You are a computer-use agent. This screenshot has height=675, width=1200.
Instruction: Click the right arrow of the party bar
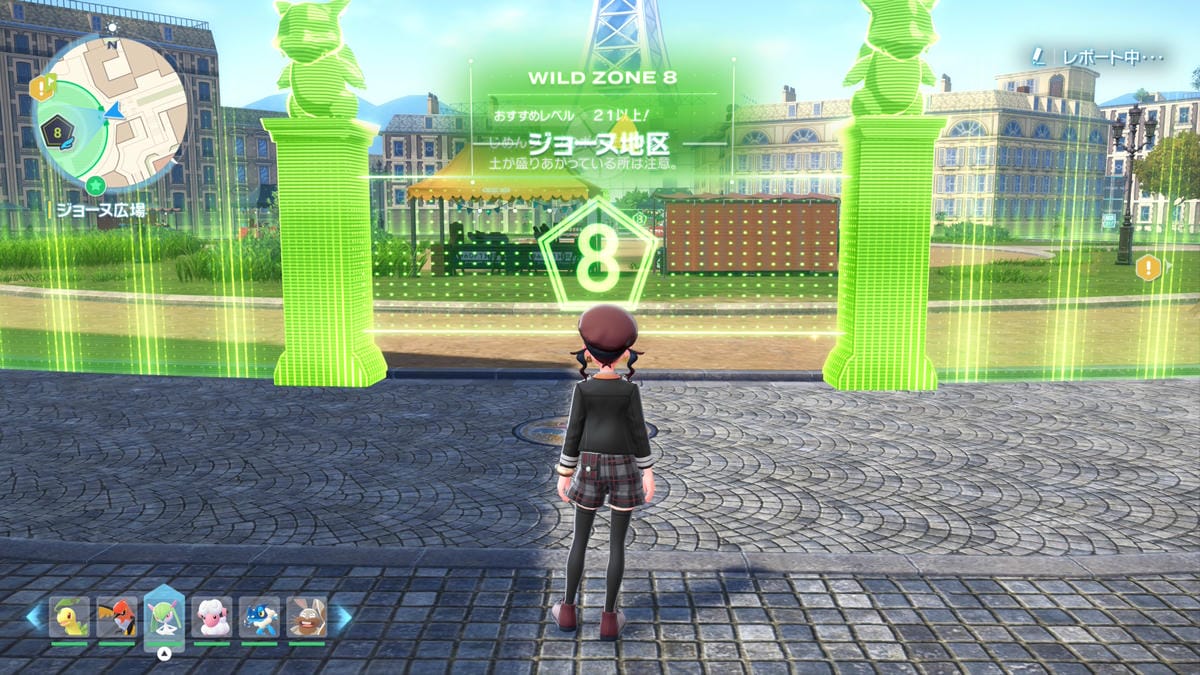click(x=341, y=617)
